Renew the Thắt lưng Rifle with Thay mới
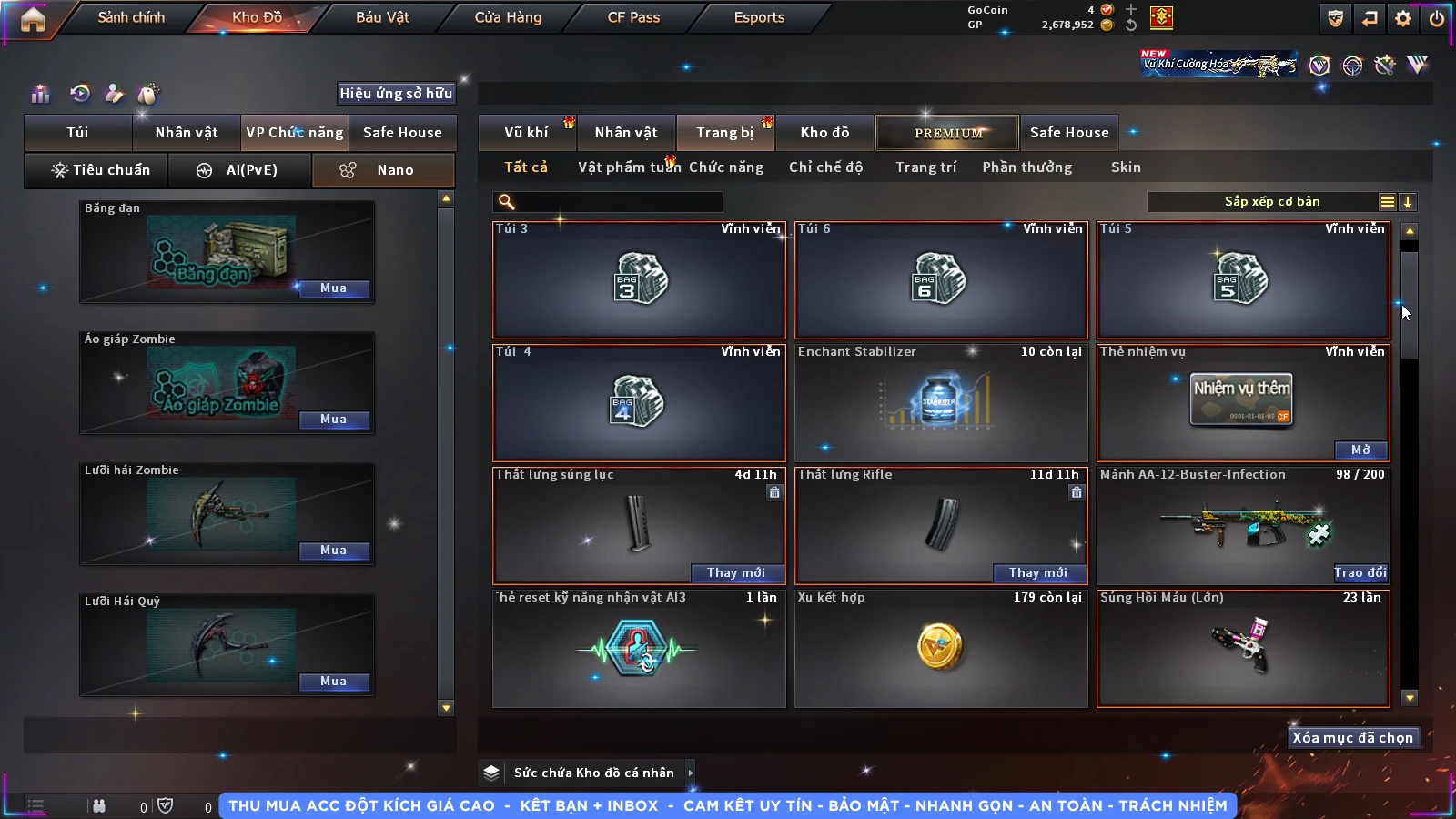The width and height of the screenshot is (1456, 819). (1037, 572)
